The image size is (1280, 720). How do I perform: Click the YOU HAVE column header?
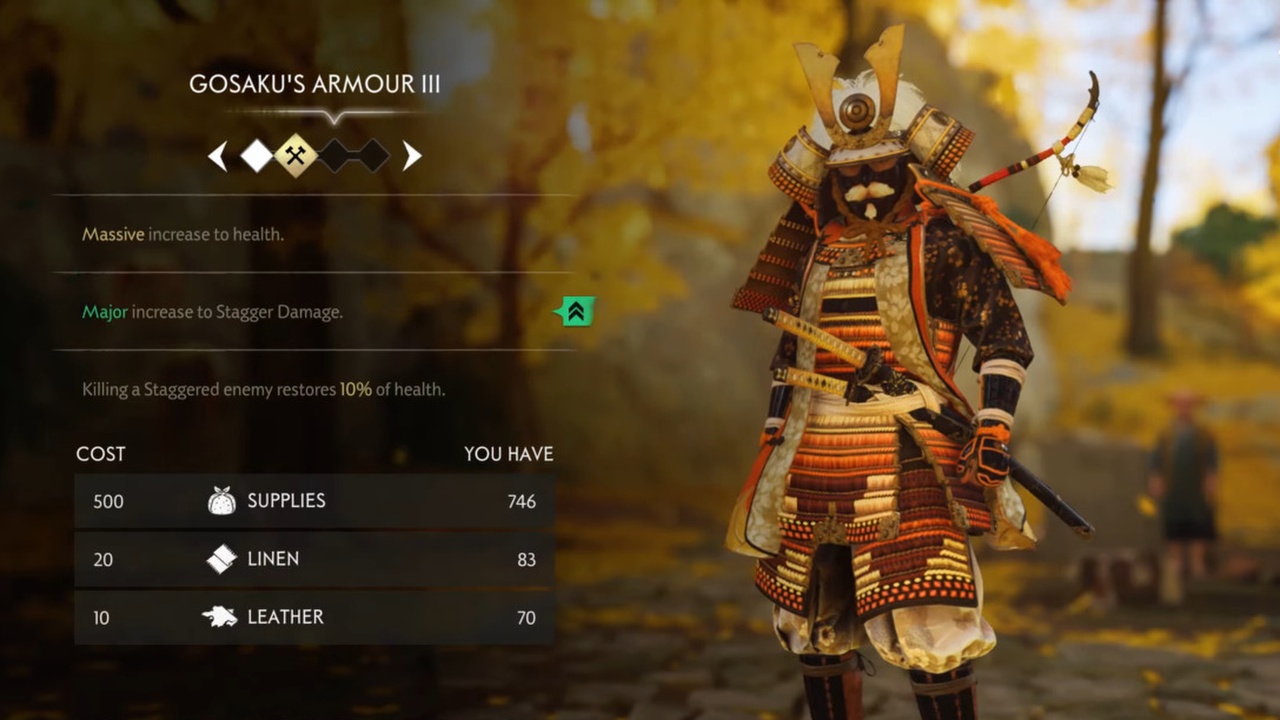[x=508, y=453]
